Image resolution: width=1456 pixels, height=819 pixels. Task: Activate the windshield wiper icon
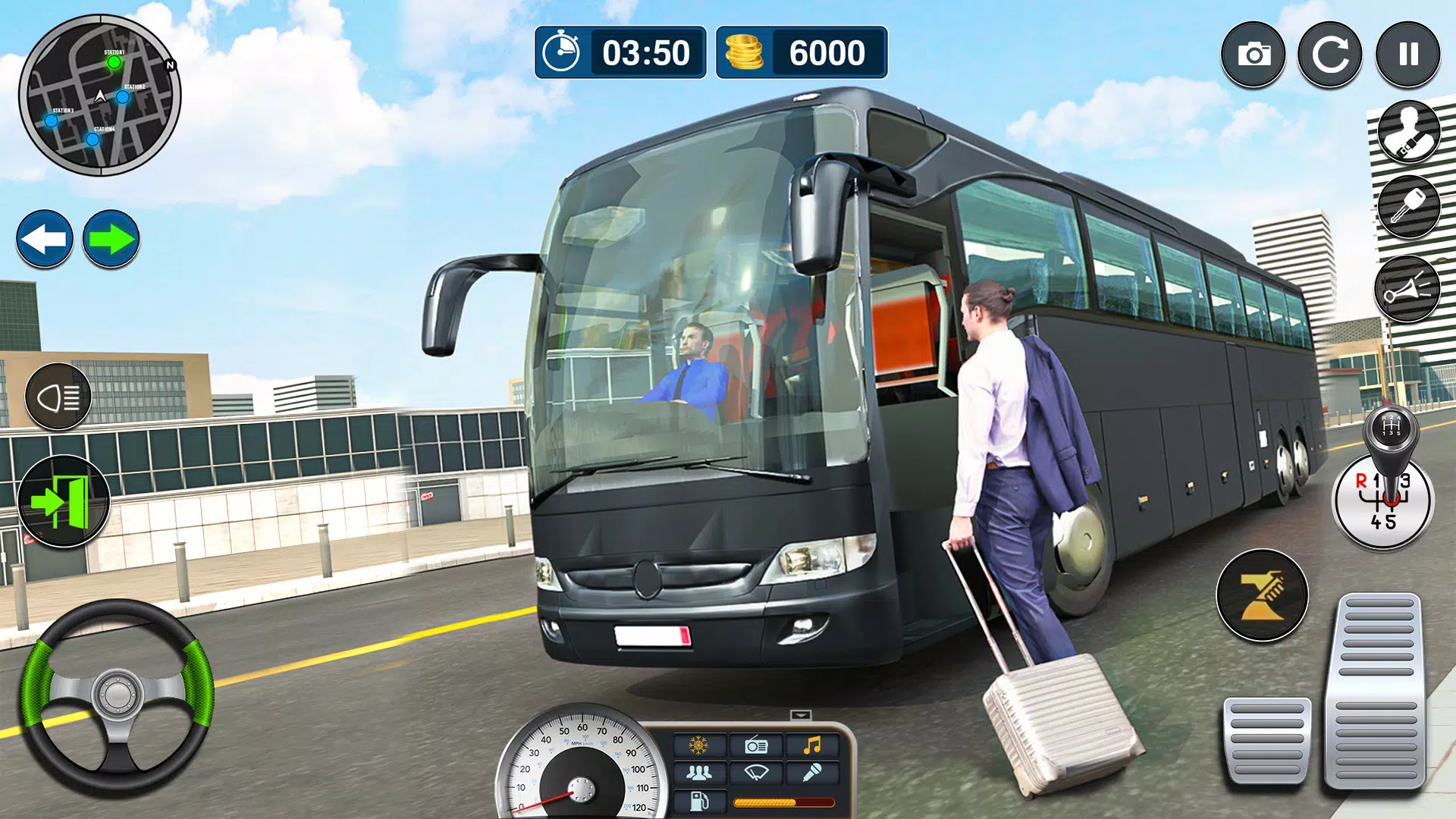756,773
